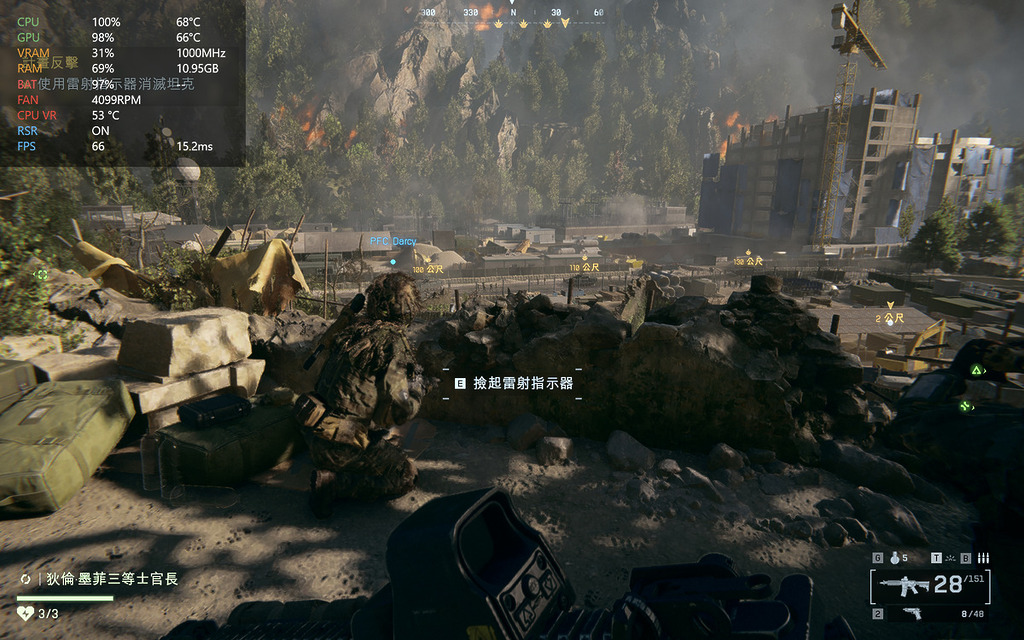
Task: Click the performance monitor overlay panel
Action: 122,82
